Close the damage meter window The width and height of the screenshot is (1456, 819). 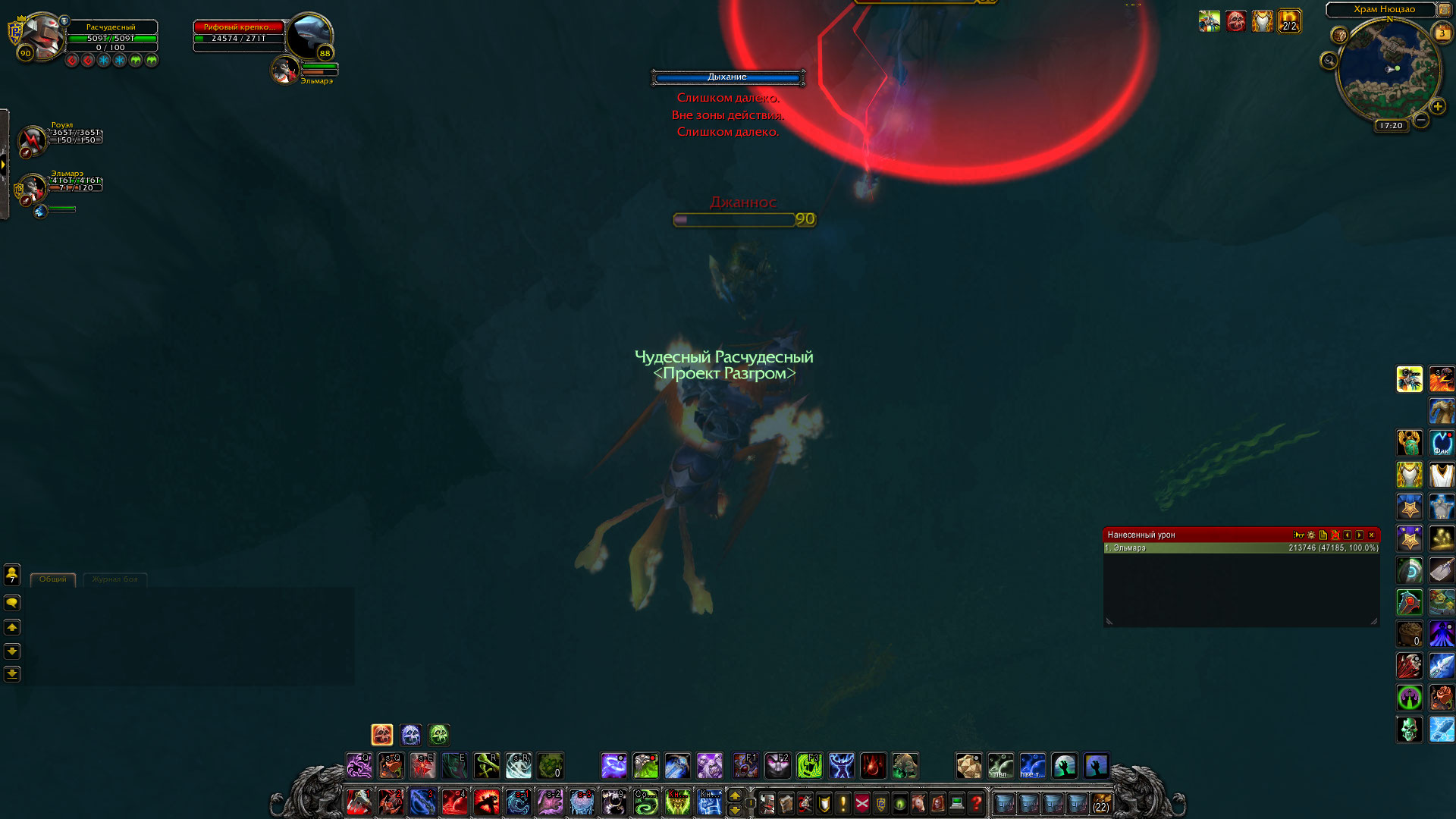click(1371, 535)
